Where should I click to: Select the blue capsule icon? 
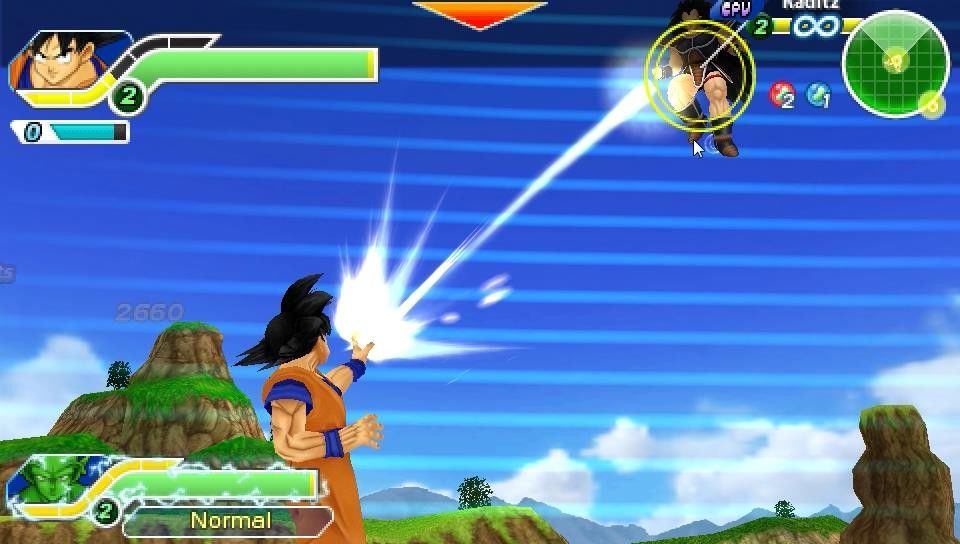click(x=818, y=95)
